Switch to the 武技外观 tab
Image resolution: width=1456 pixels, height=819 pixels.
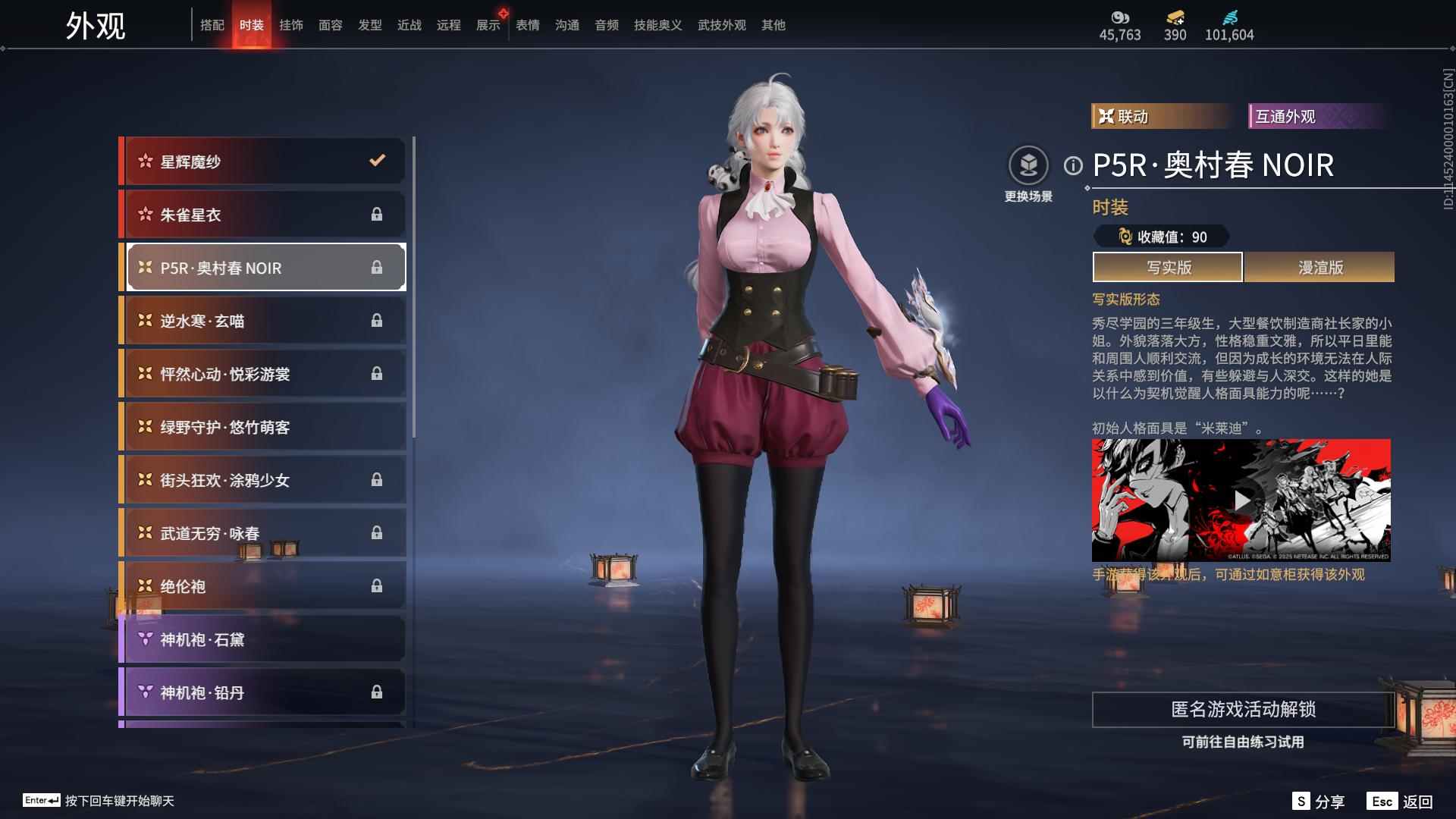721,25
